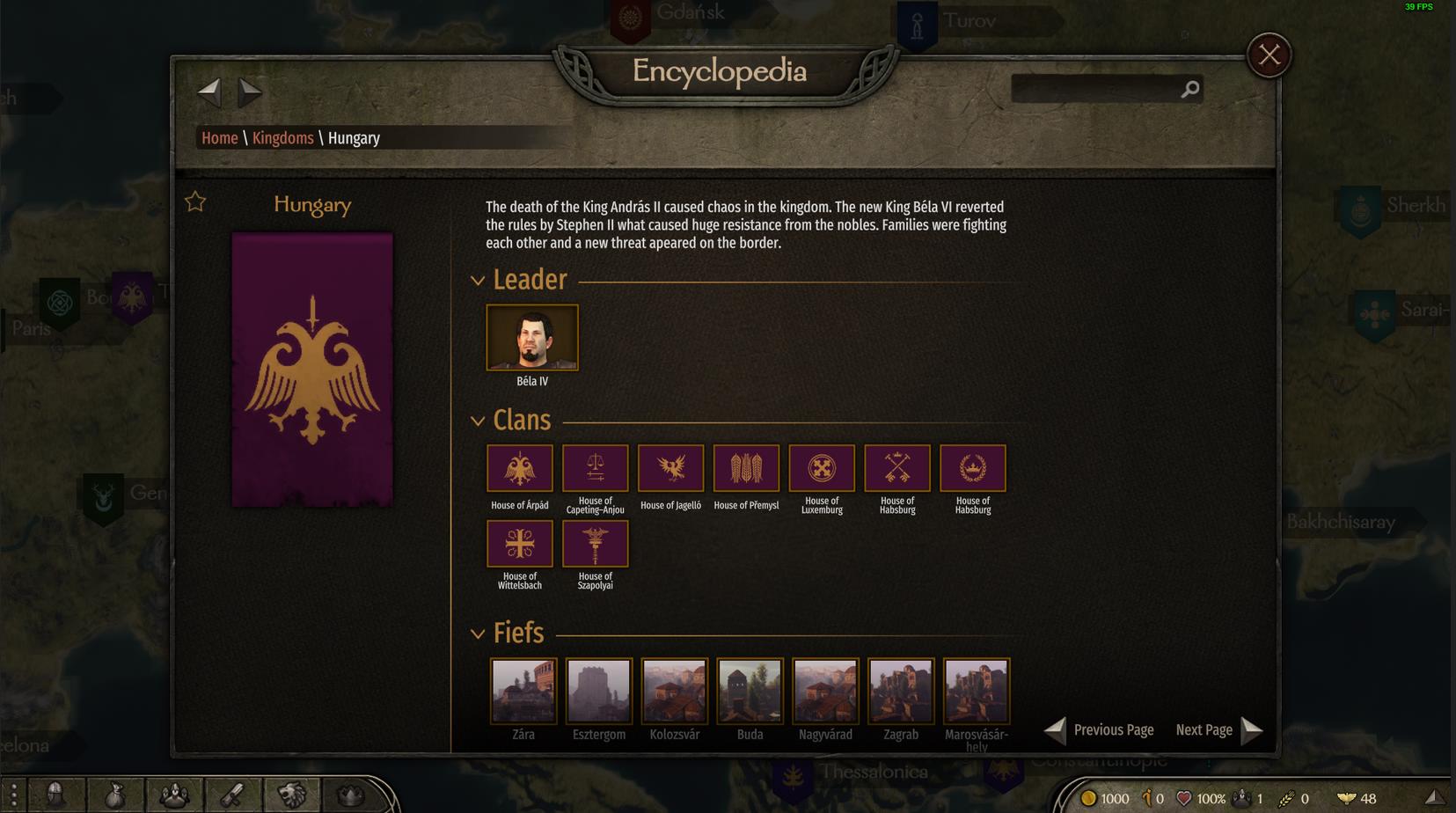1456x813 pixels.
Task: Choose the House of Szapolyai banner
Action: [x=596, y=544]
